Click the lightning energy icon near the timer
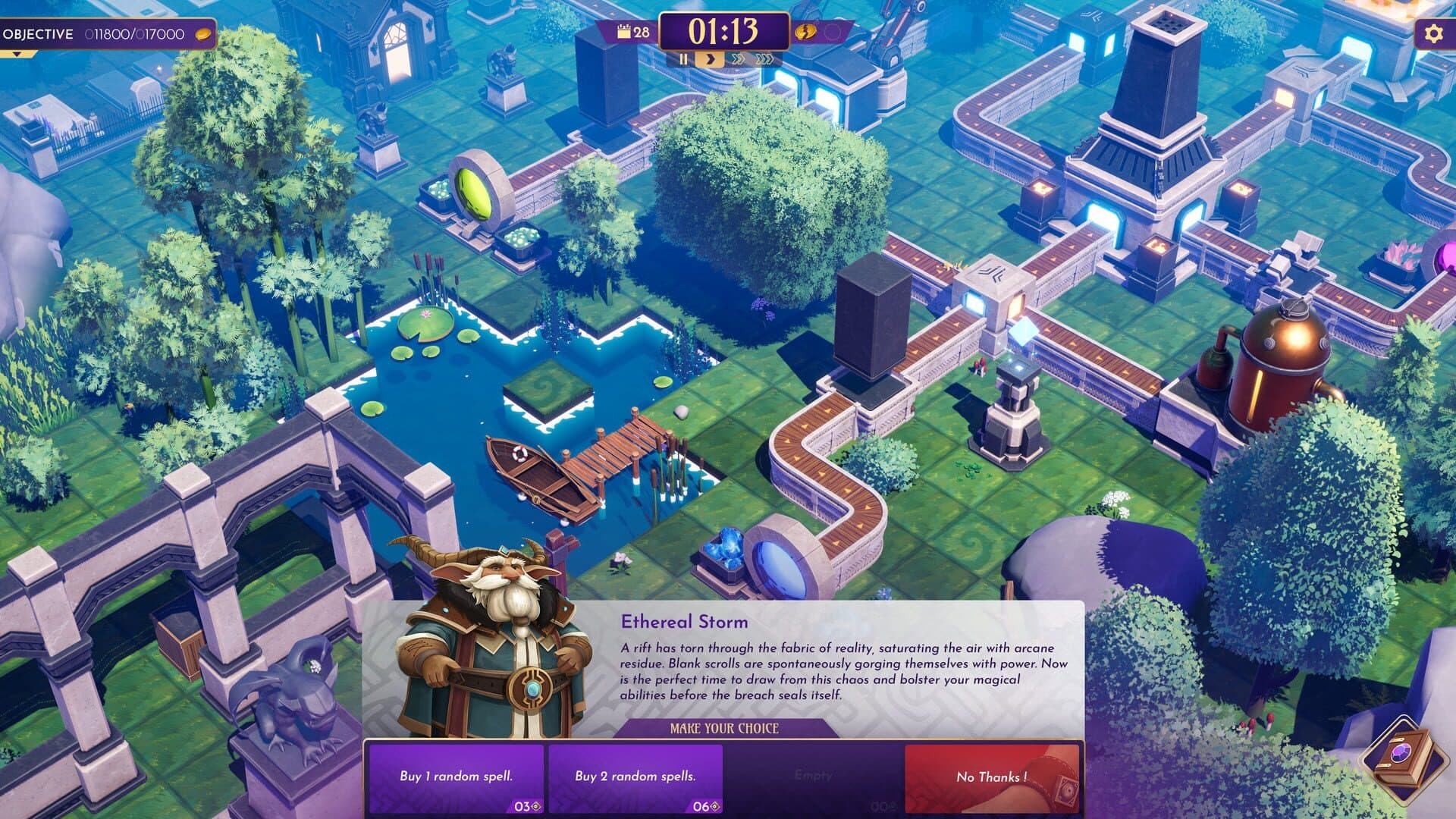The image size is (1456, 819). click(x=806, y=33)
